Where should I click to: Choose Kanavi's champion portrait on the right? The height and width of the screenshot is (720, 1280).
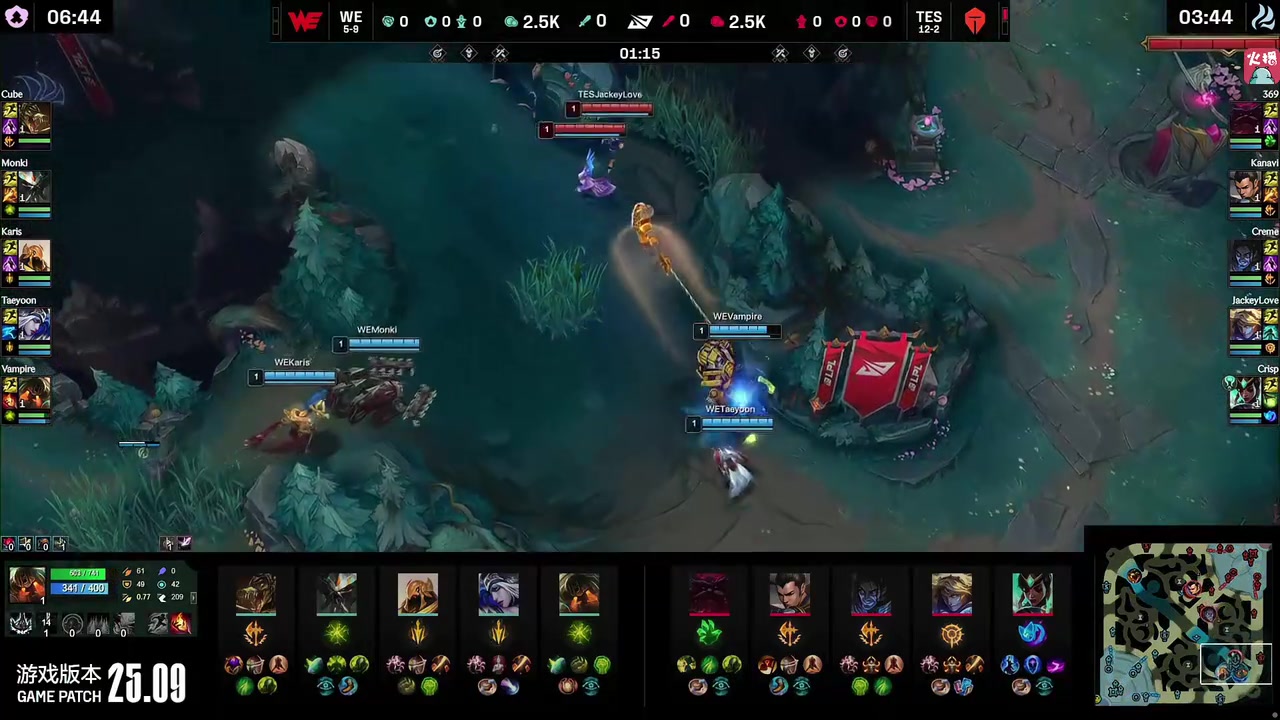(x=1246, y=188)
